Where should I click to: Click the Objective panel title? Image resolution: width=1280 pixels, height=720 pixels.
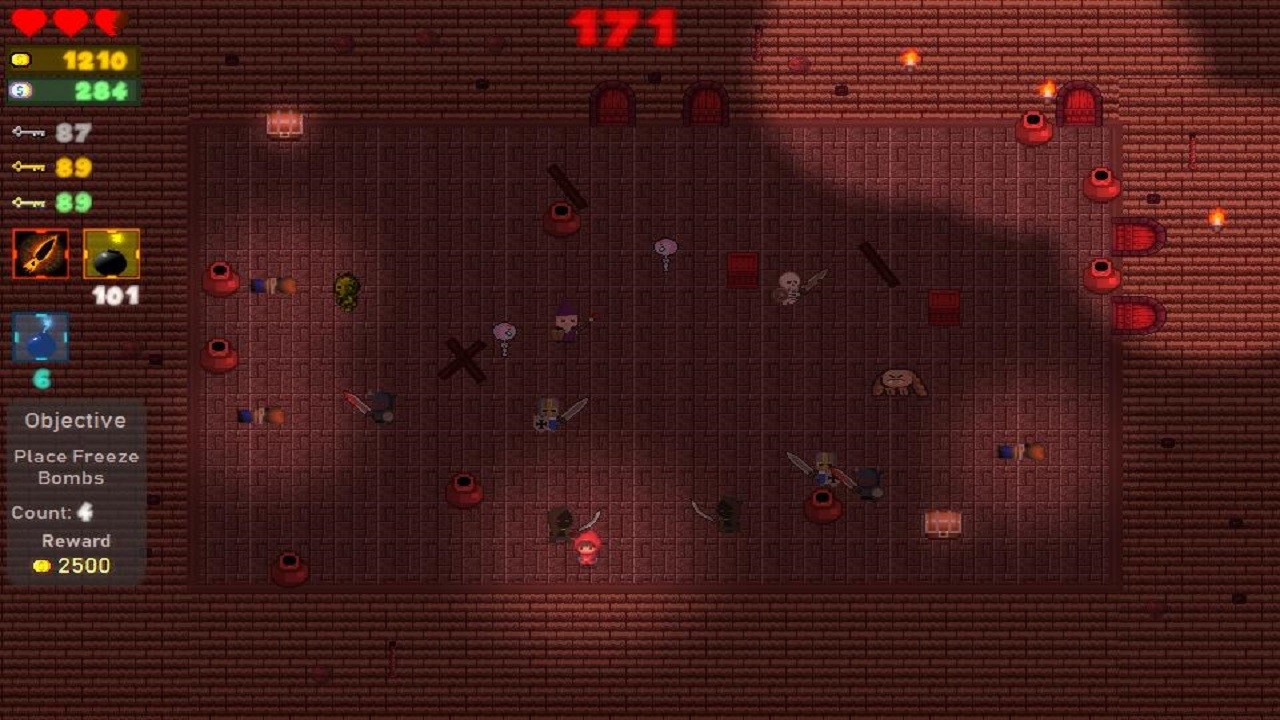pyautogui.click(x=74, y=420)
